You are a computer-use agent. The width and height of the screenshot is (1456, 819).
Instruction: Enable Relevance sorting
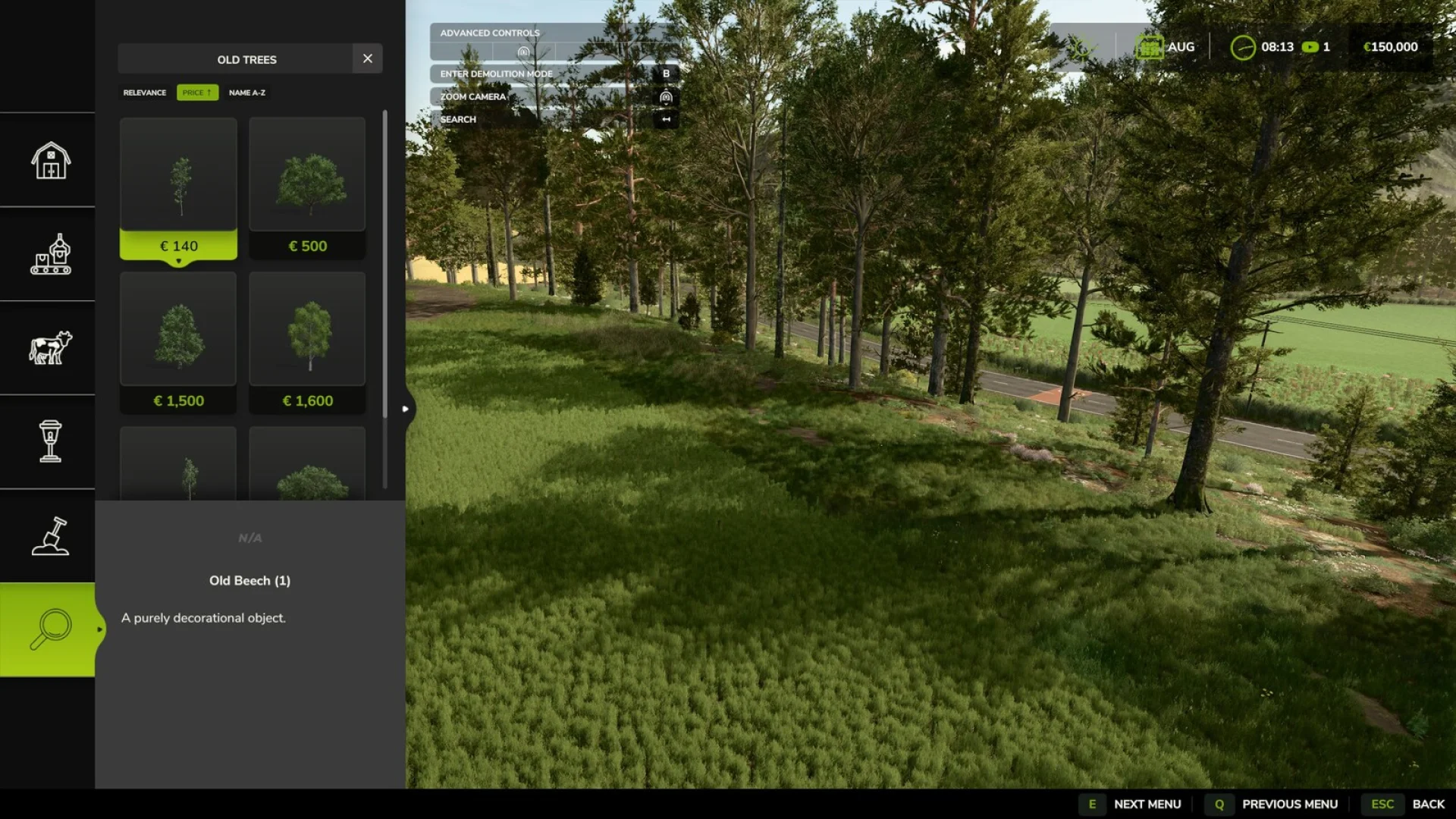[x=144, y=92]
